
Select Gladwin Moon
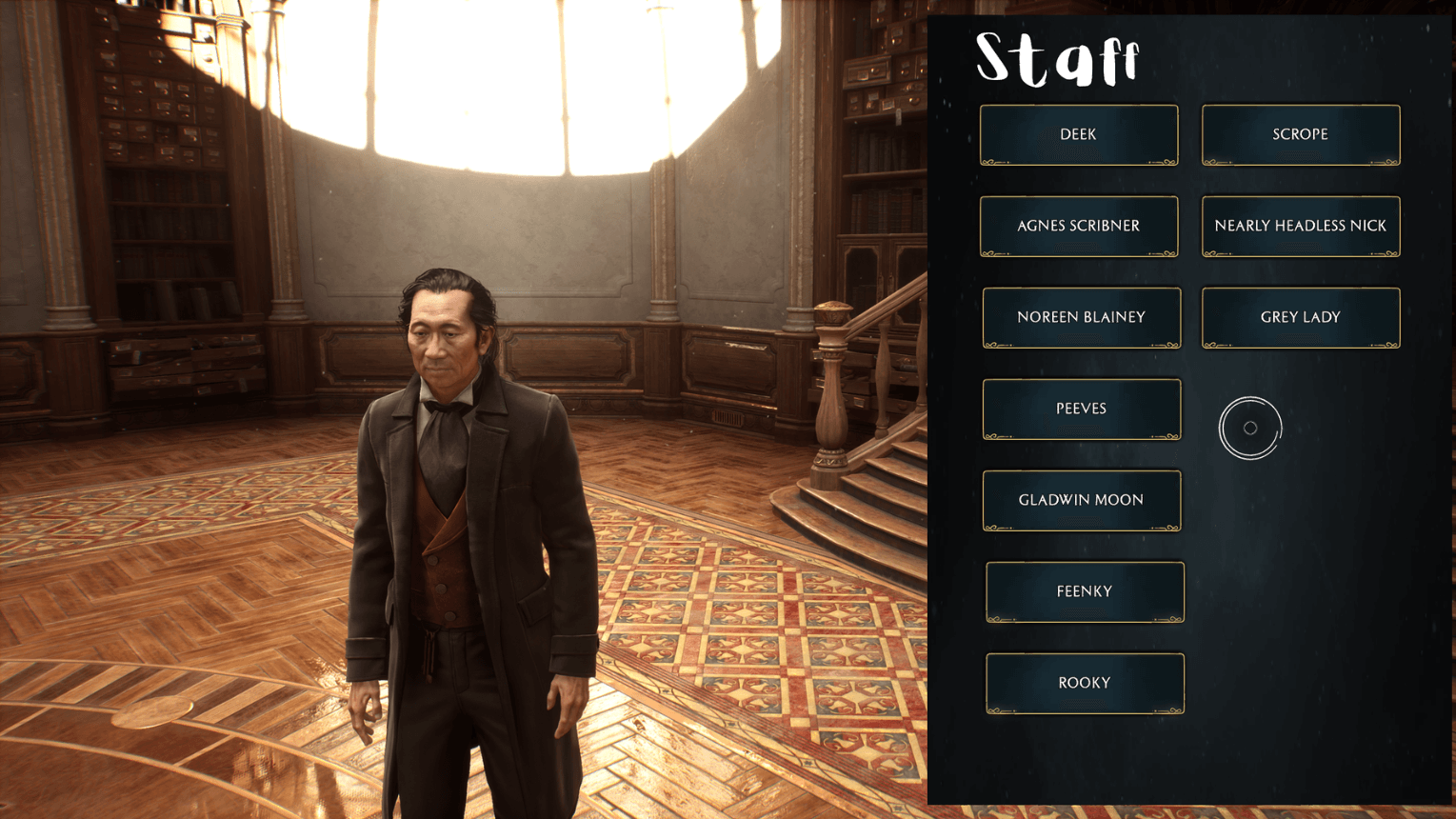point(1081,500)
